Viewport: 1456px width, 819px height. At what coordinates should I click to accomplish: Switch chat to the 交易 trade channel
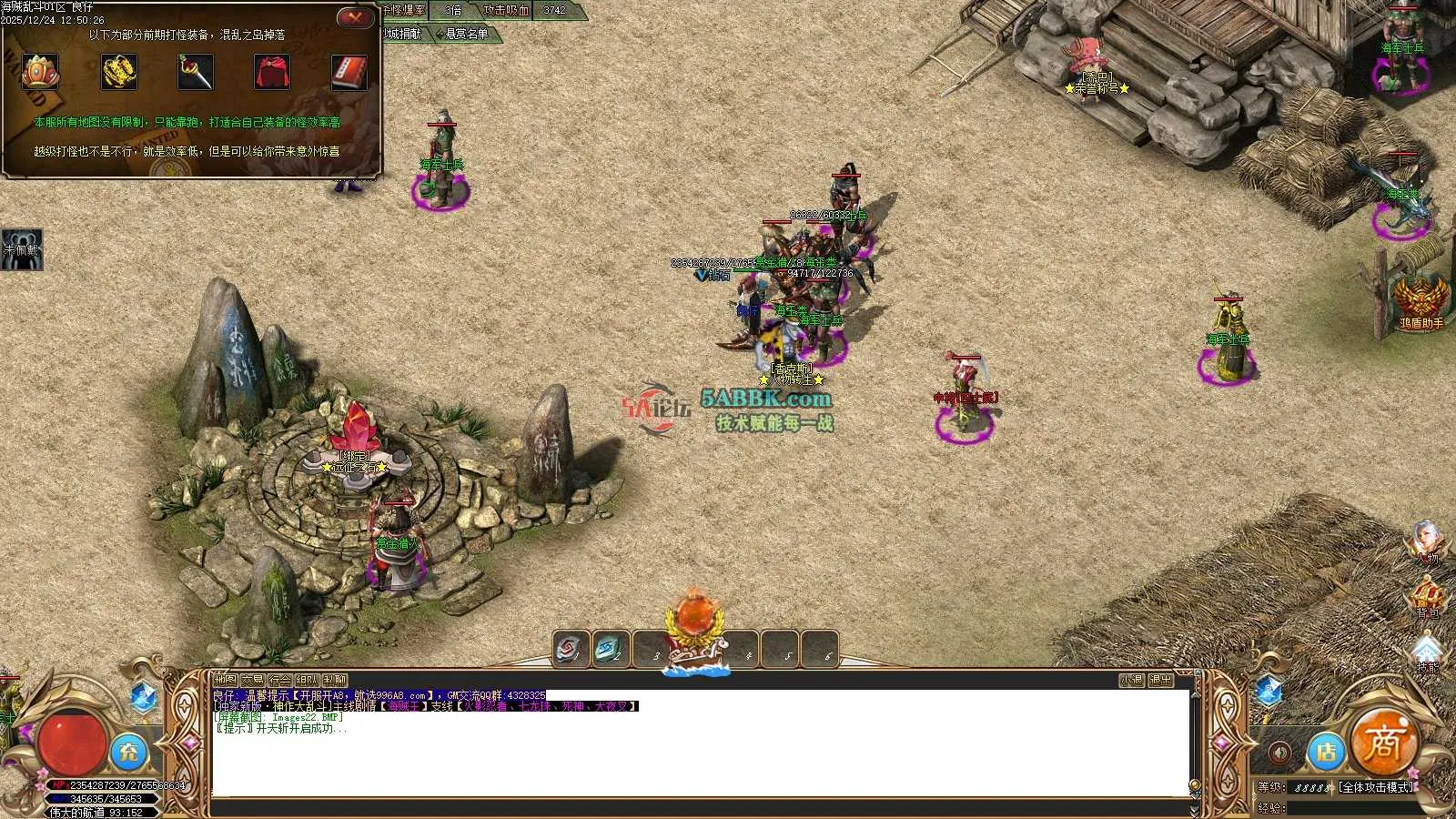[252, 680]
